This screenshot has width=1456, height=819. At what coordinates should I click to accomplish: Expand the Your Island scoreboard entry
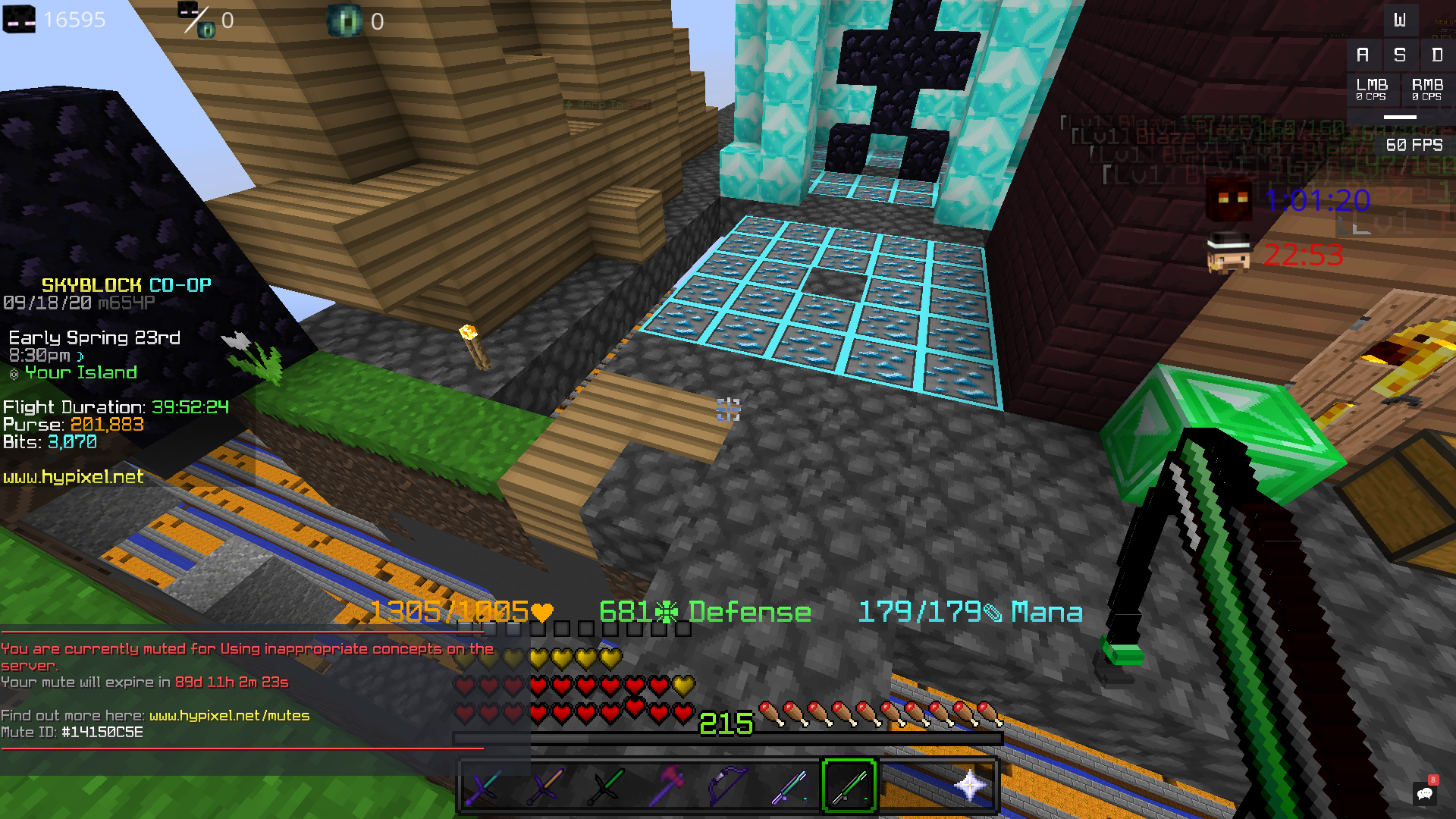click(80, 372)
